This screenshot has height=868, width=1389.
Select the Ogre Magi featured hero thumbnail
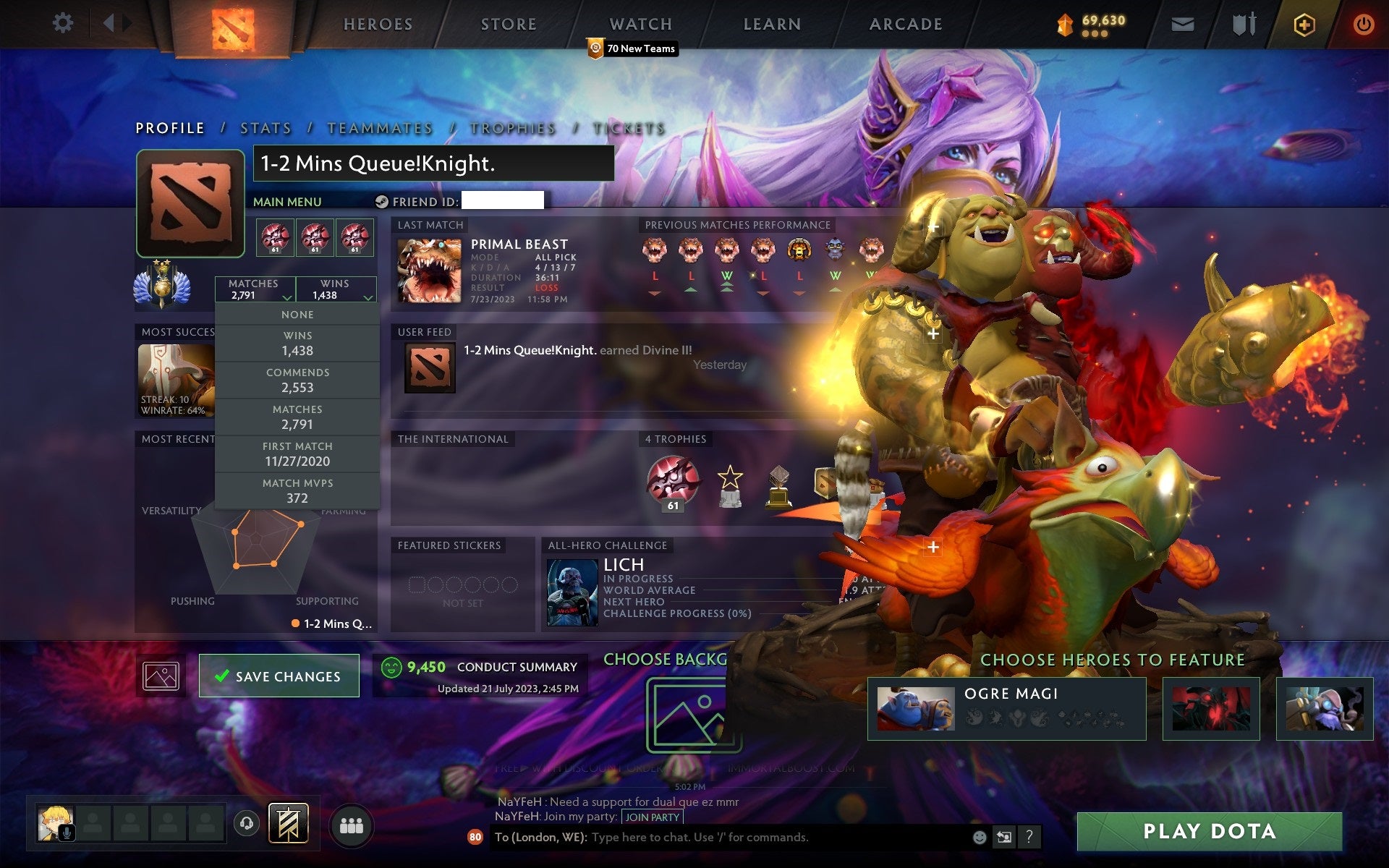(x=916, y=707)
